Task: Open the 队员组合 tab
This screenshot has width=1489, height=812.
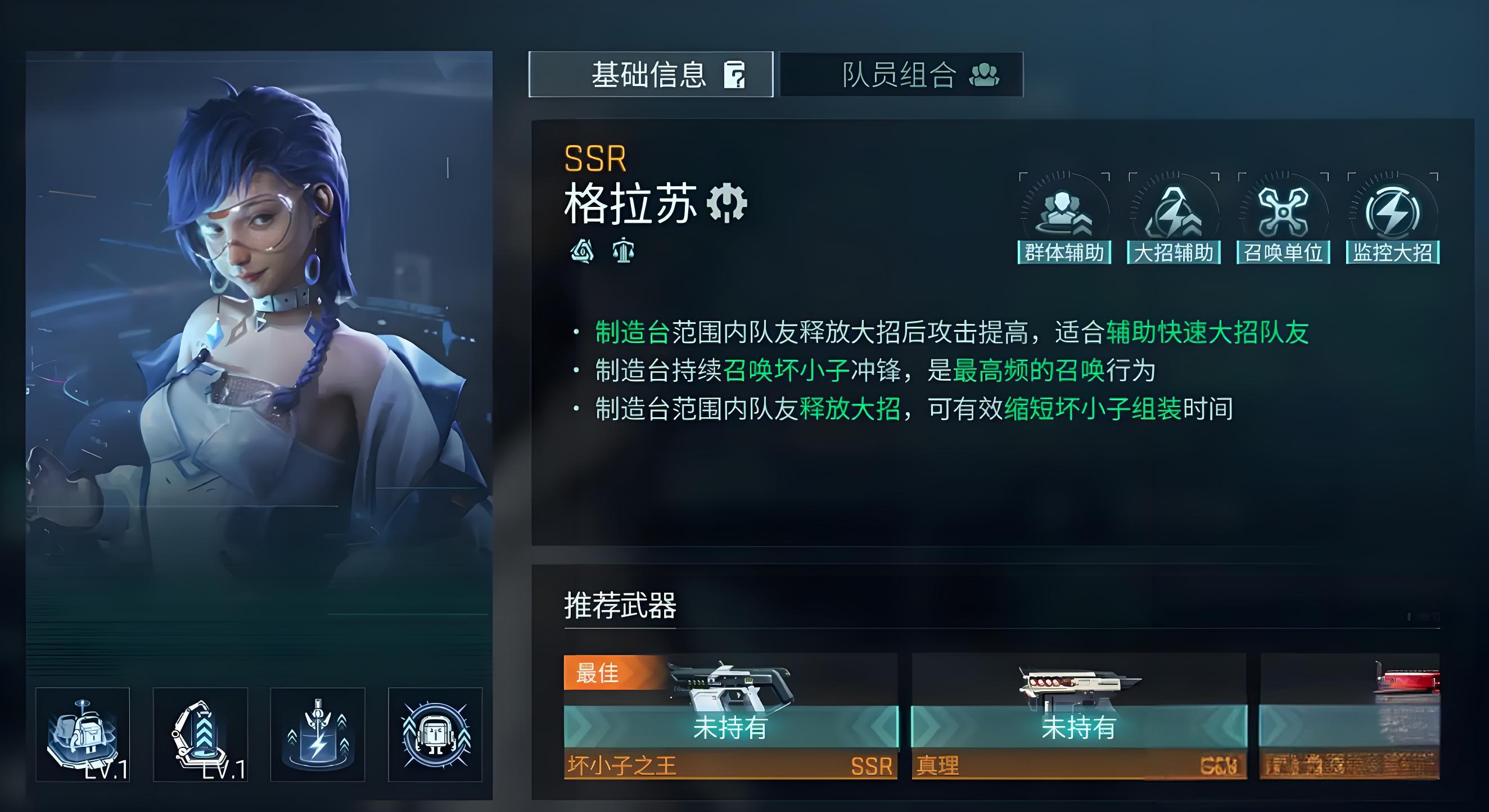Action: (x=901, y=75)
